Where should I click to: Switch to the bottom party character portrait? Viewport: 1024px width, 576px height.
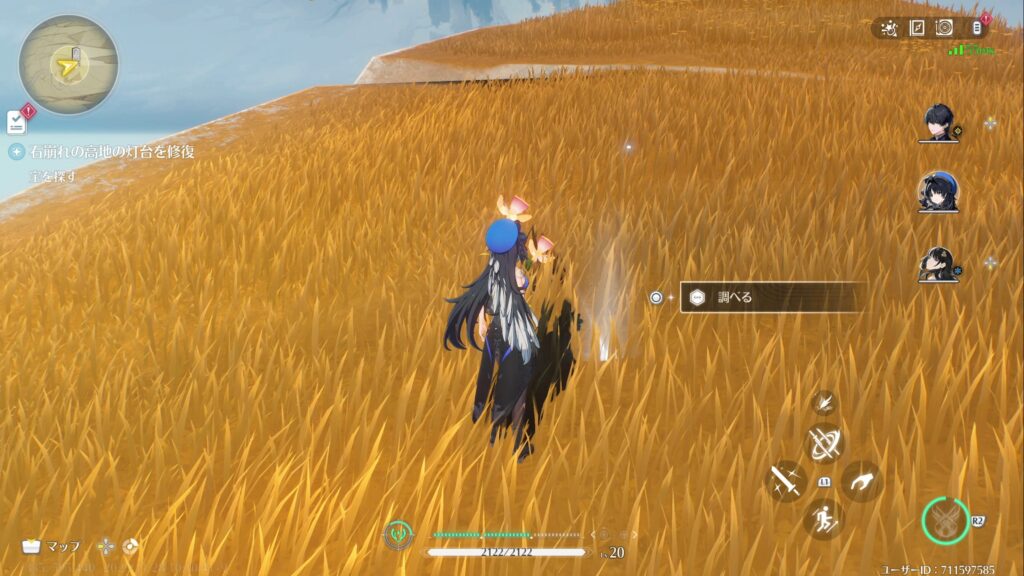coord(939,264)
